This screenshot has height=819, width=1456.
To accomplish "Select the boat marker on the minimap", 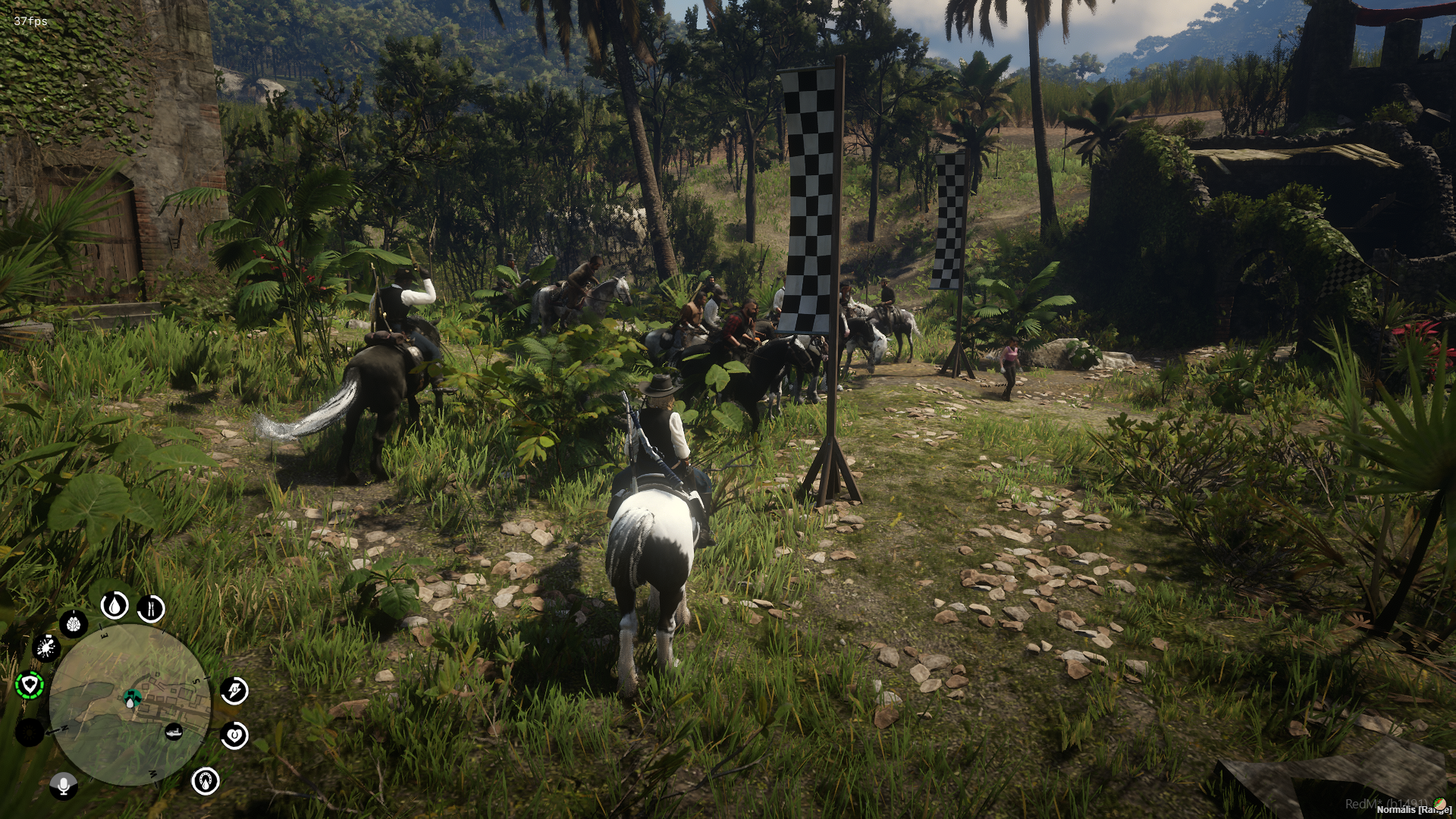I will 174,732.
